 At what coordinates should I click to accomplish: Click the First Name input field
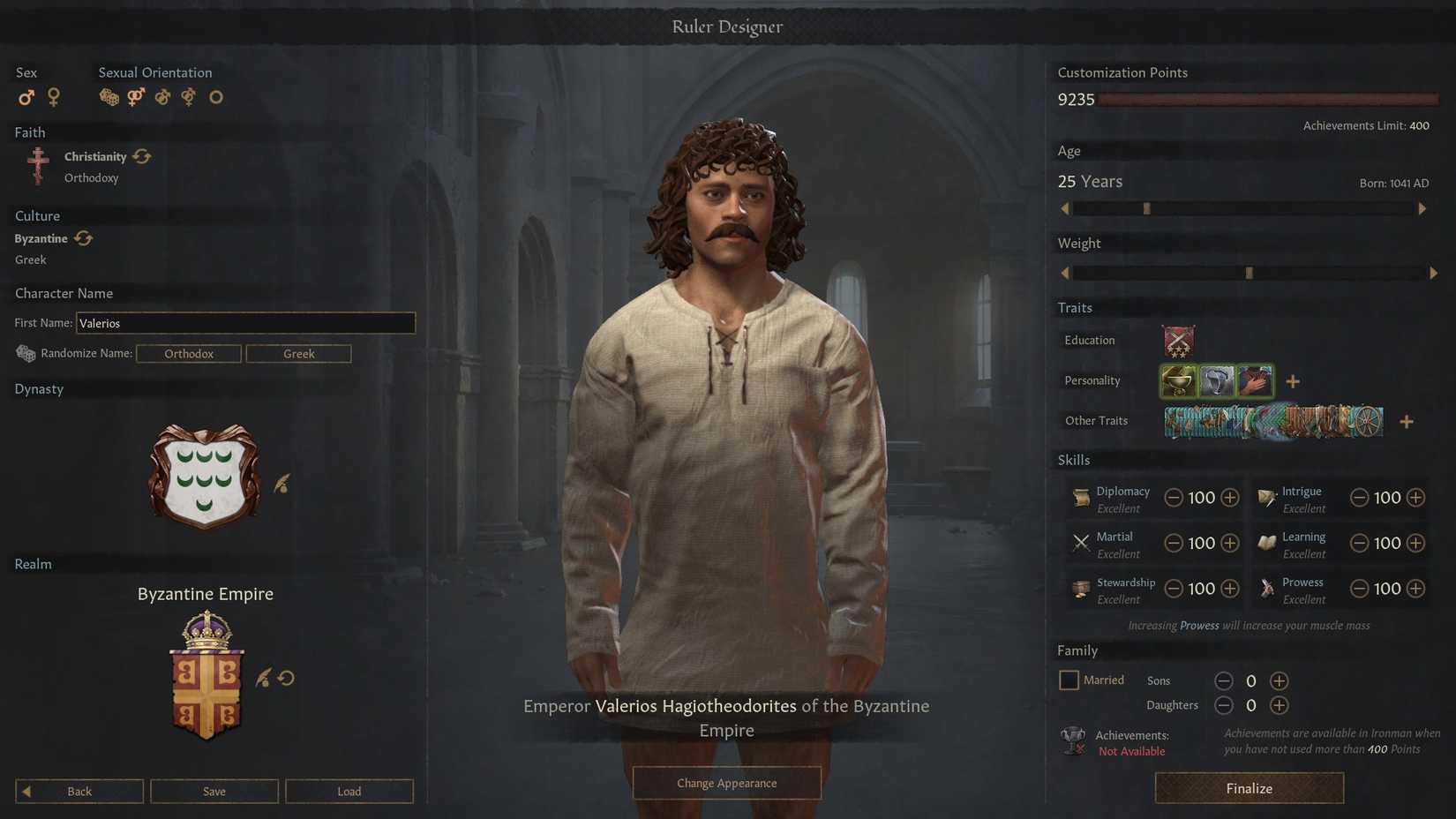pos(245,323)
